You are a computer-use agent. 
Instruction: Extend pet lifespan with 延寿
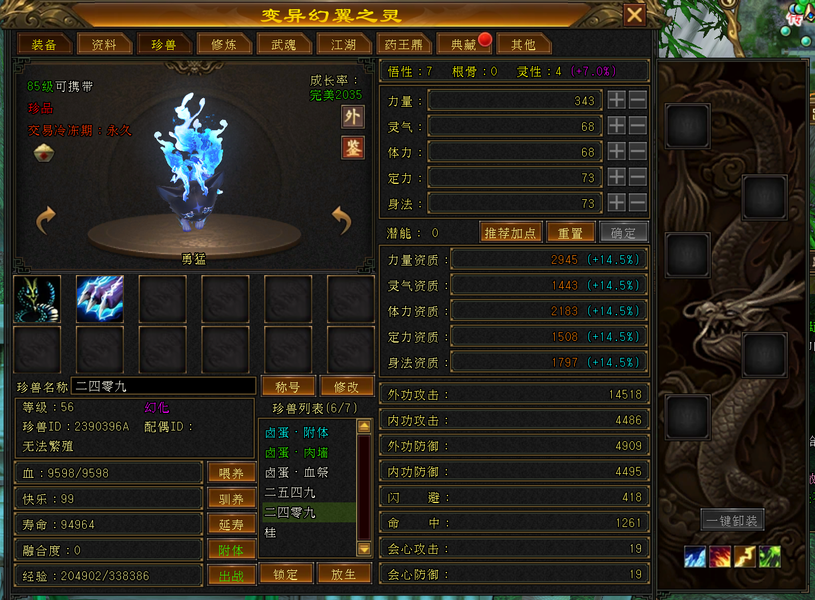click(231, 525)
